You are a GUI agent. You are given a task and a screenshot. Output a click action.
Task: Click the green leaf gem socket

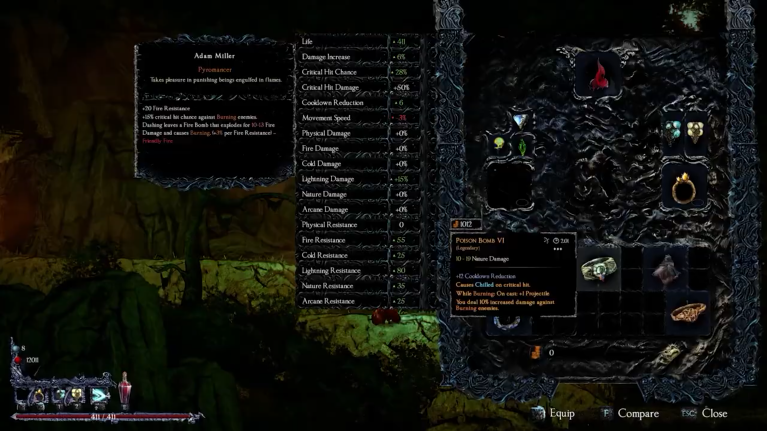(521, 147)
